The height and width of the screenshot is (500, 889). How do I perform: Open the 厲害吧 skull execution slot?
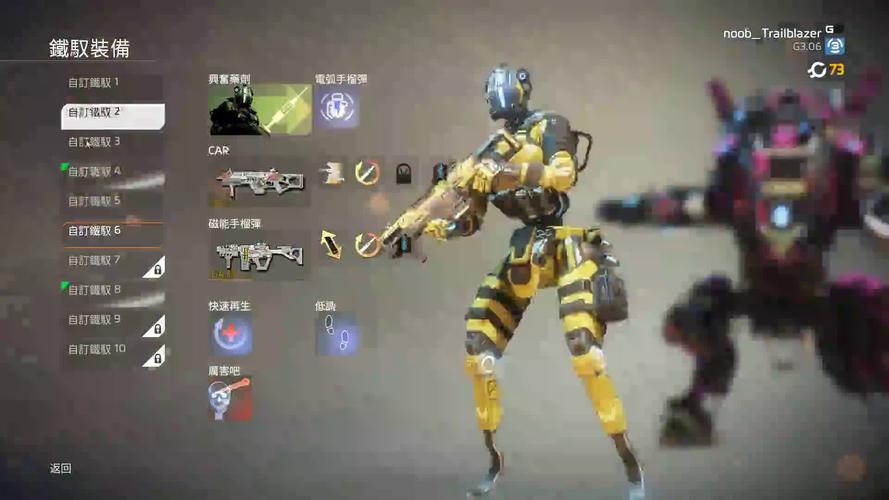pos(230,398)
